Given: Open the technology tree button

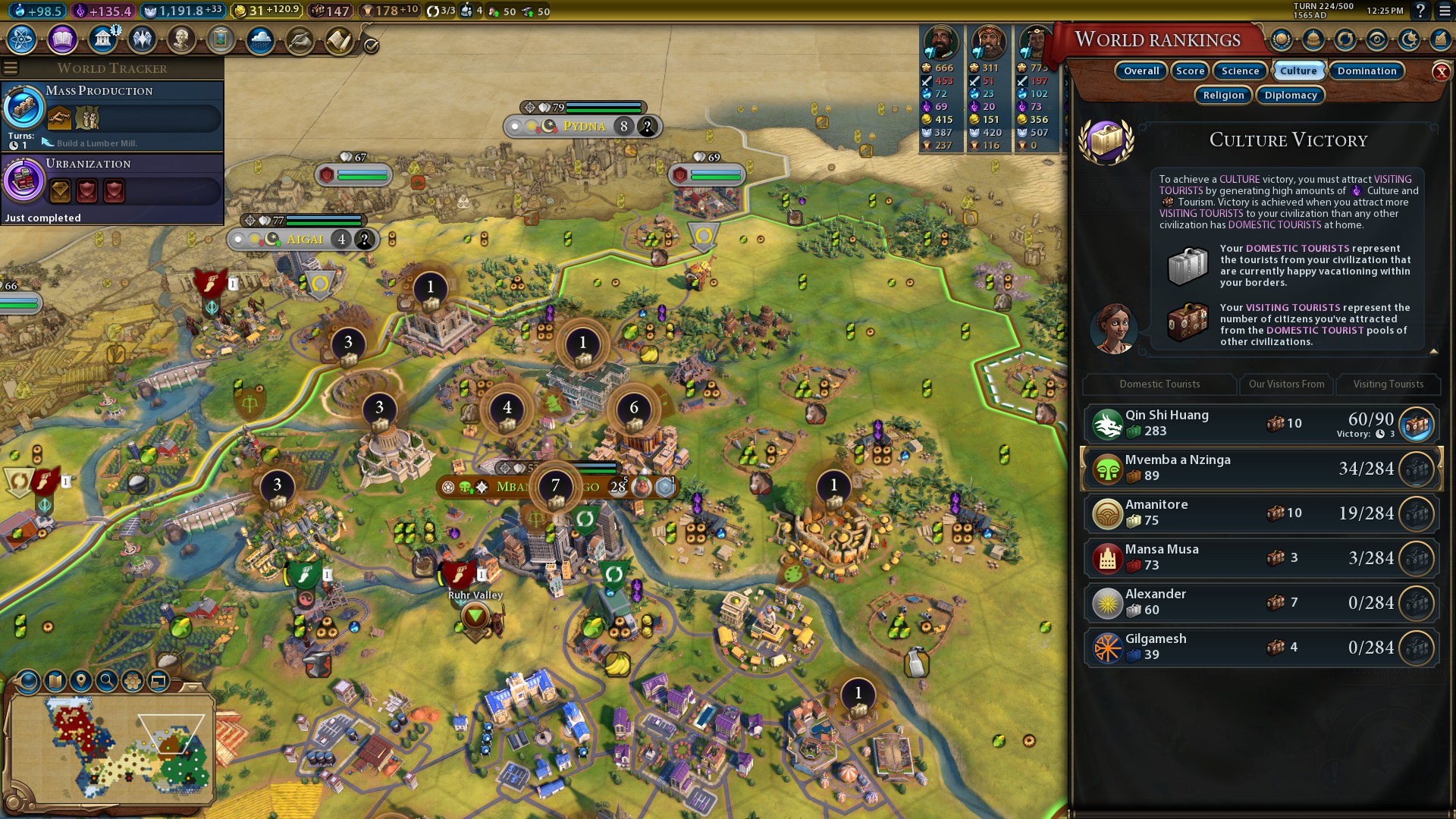Looking at the screenshot, I should click(22, 39).
